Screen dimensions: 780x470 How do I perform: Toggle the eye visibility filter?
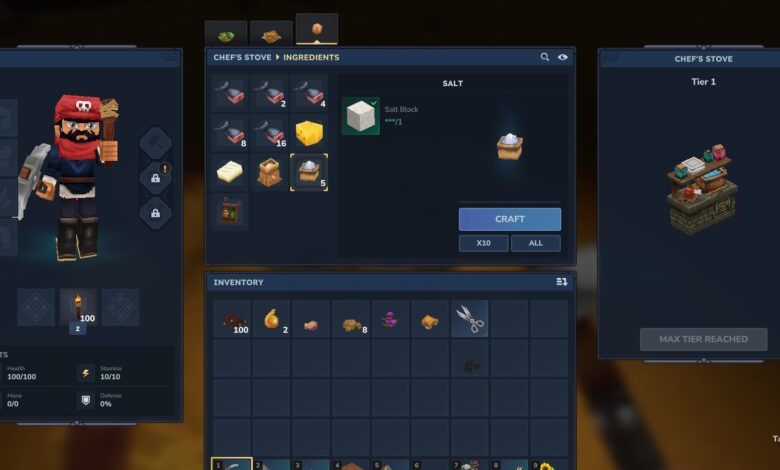pyautogui.click(x=562, y=57)
